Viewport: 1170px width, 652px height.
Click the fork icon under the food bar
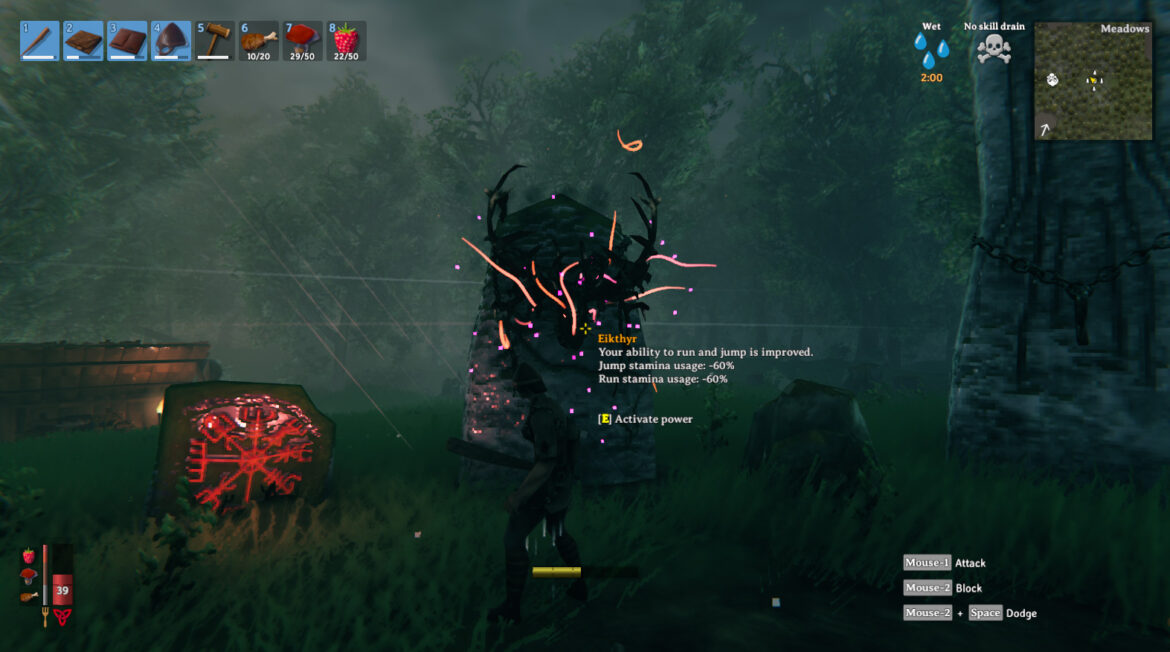pyautogui.click(x=45, y=616)
